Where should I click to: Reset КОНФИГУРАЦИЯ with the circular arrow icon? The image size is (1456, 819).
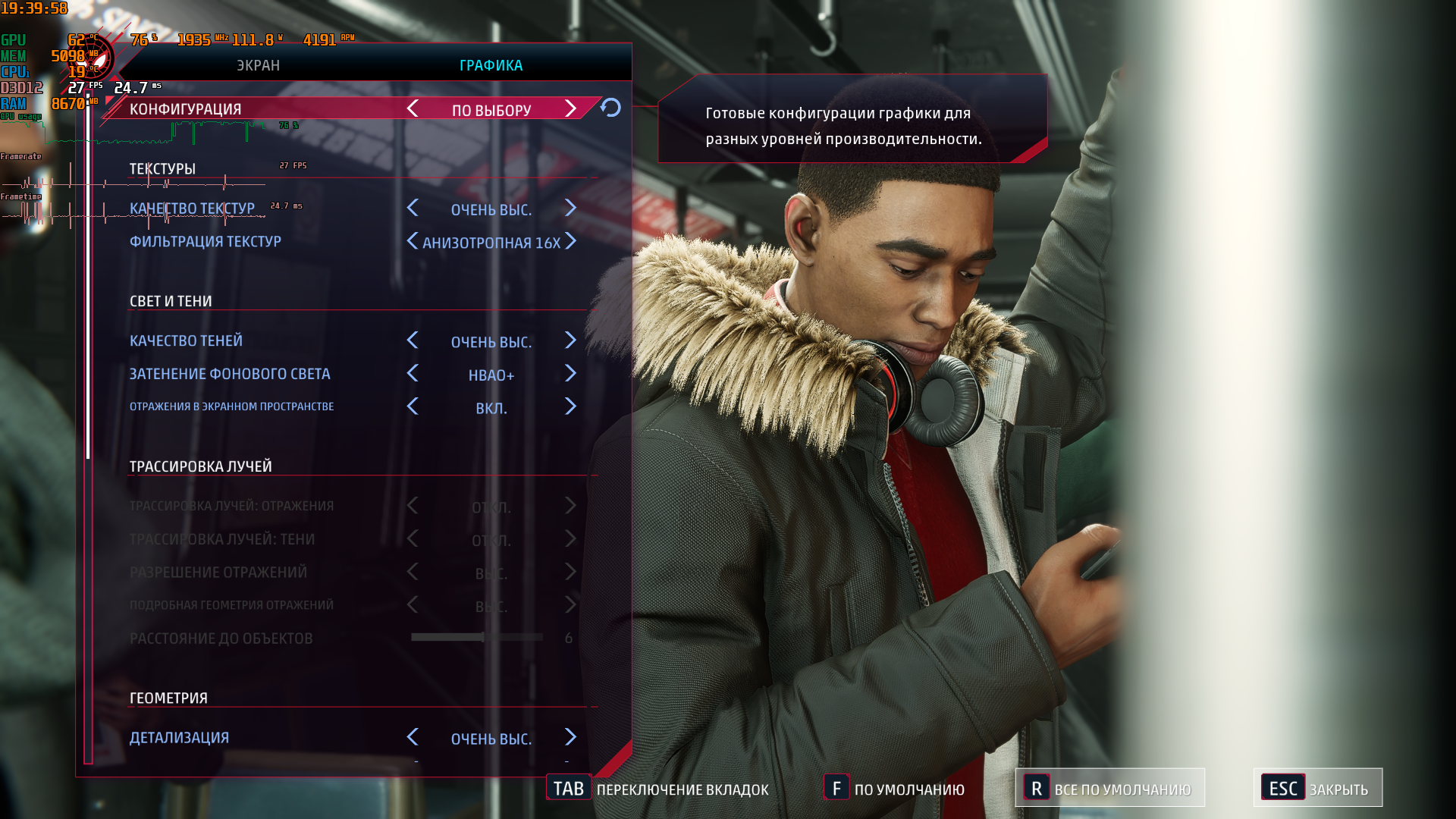click(610, 108)
